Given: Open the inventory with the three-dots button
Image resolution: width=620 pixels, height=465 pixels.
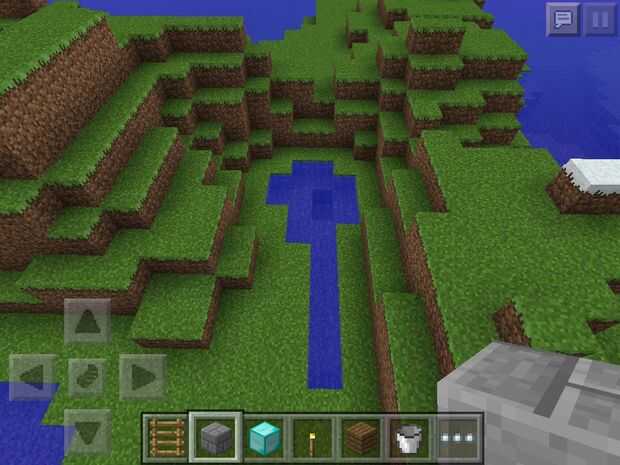Looking at the screenshot, I should click(459, 437).
